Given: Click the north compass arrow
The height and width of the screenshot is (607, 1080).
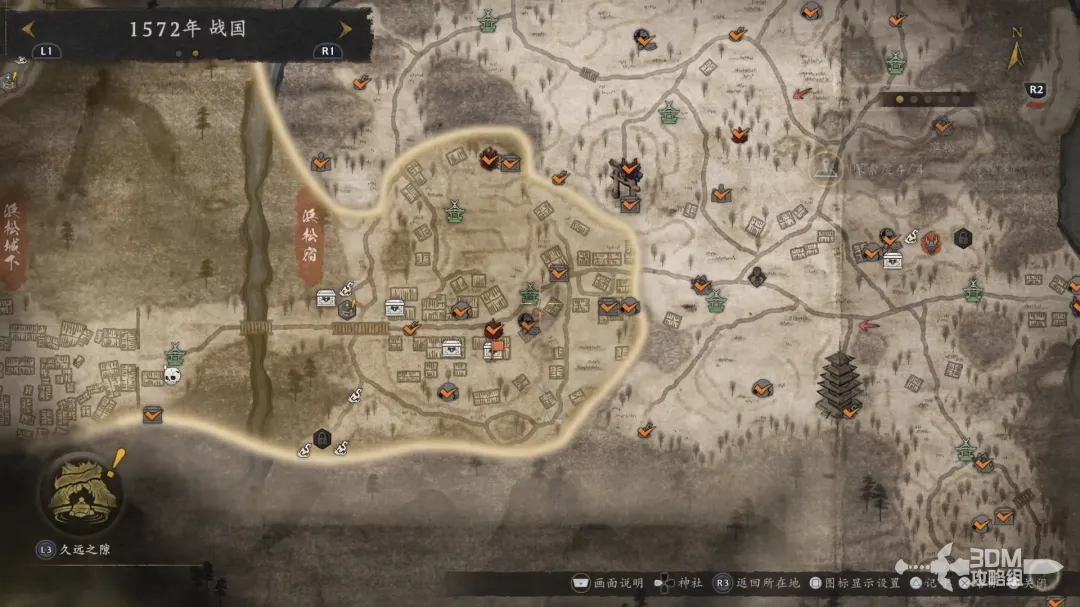Looking at the screenshot, I should (x=1016, y=53).
